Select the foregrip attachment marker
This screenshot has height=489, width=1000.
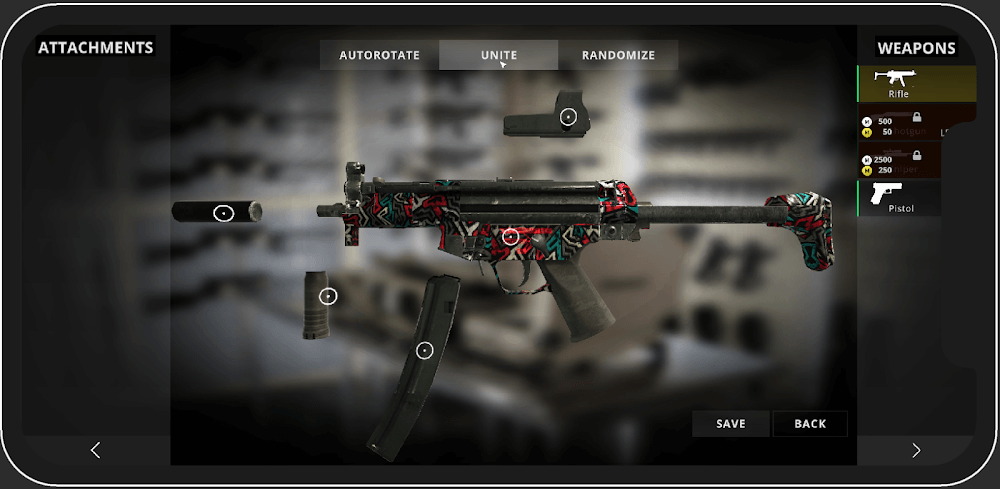click(x=328, y=296)
